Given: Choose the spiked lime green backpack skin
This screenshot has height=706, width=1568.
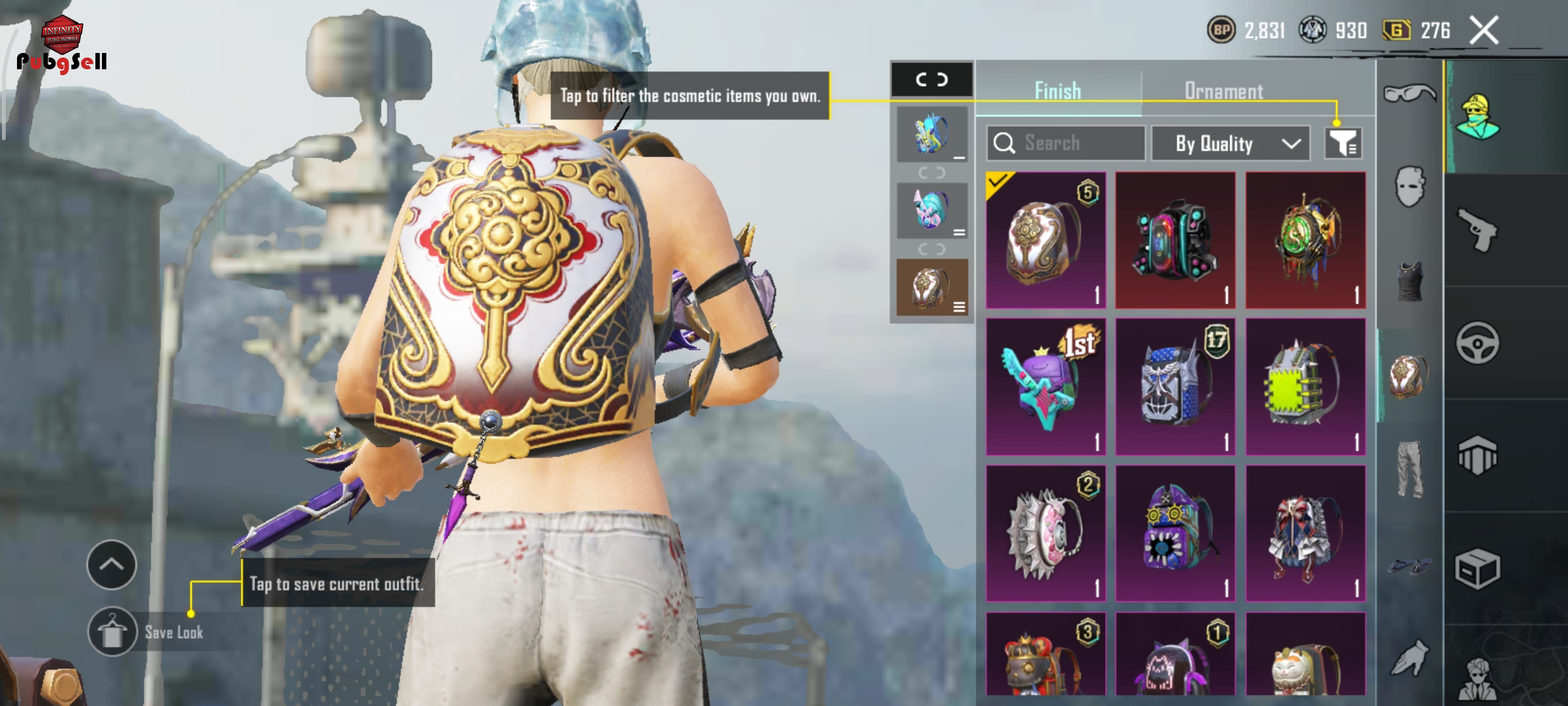Looking at the screenshot, I should pyautogui.click(x=1305, y=386).
